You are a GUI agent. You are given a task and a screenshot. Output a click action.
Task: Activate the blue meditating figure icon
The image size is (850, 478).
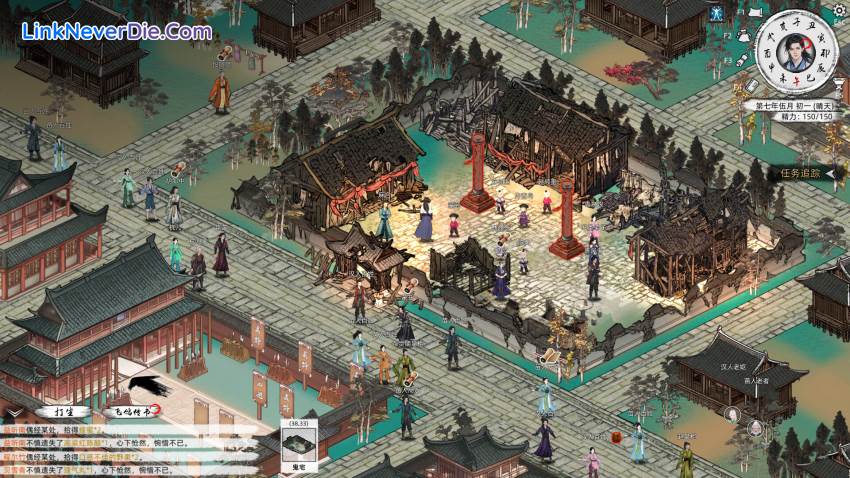pyautogui.click(x=717, y=14)
